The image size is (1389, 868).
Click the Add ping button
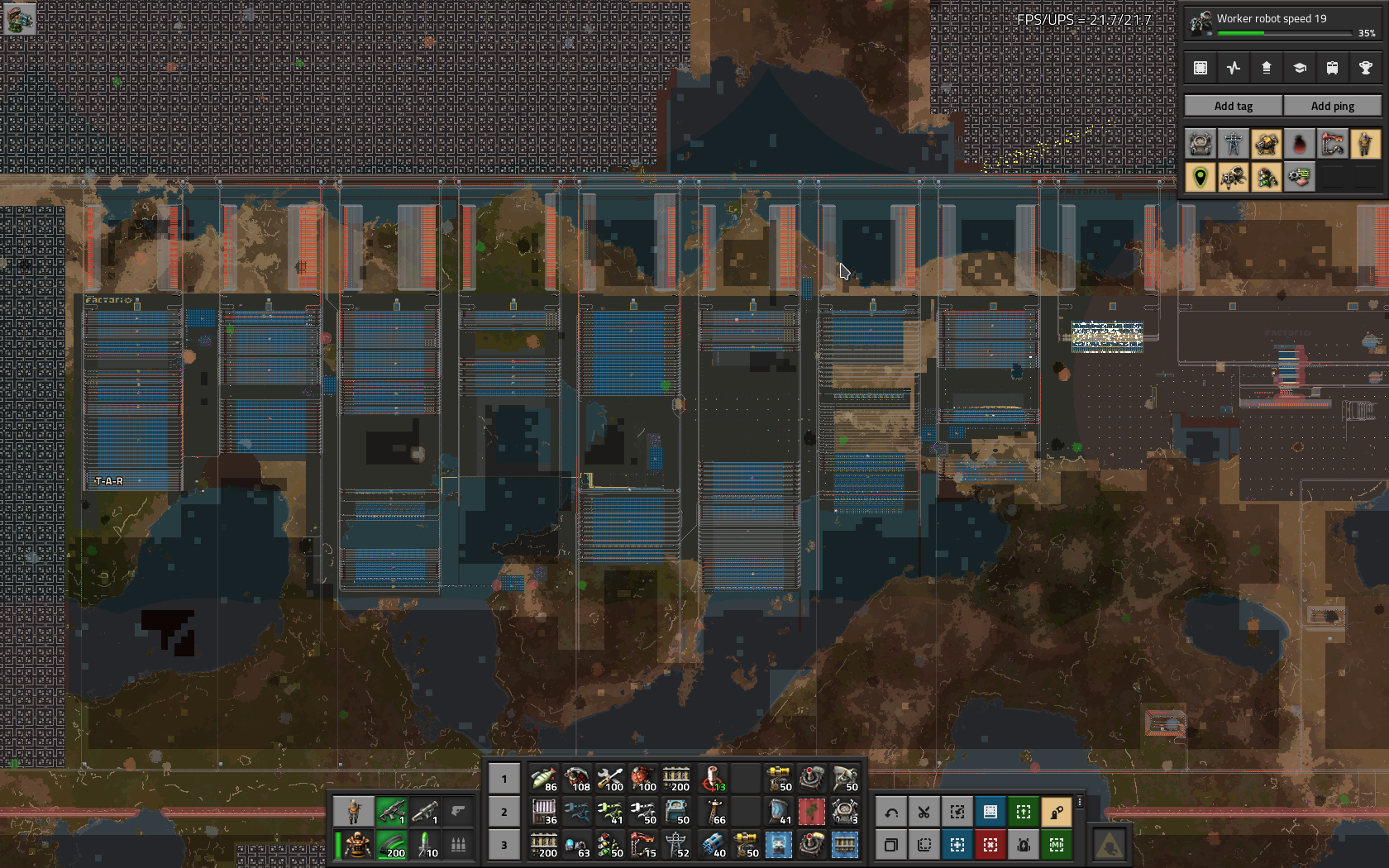coord(1332,106)
